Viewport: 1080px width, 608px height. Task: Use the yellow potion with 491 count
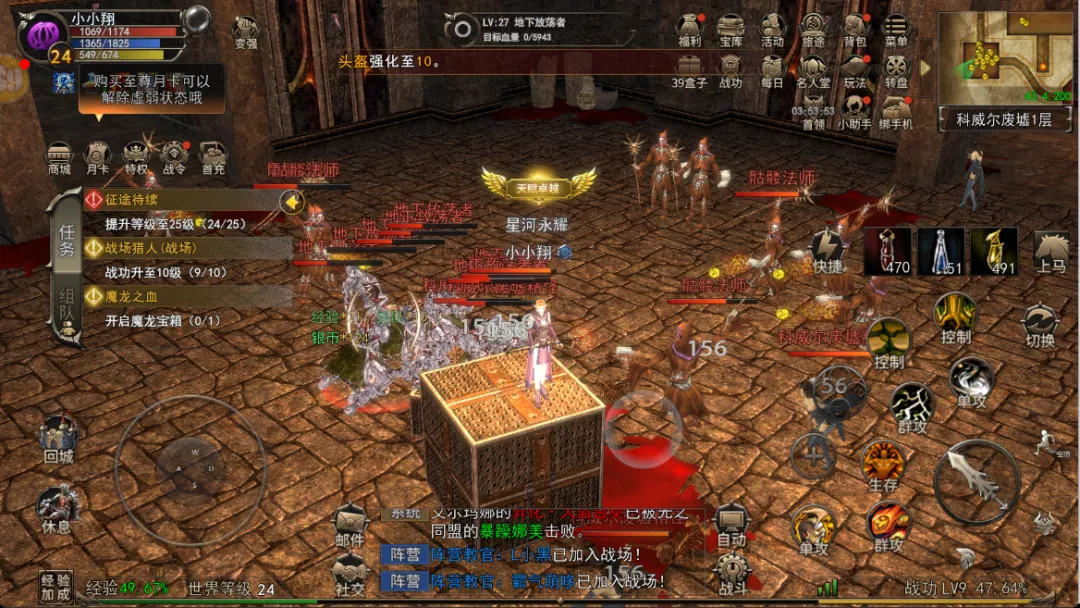(x=993, y=251)
